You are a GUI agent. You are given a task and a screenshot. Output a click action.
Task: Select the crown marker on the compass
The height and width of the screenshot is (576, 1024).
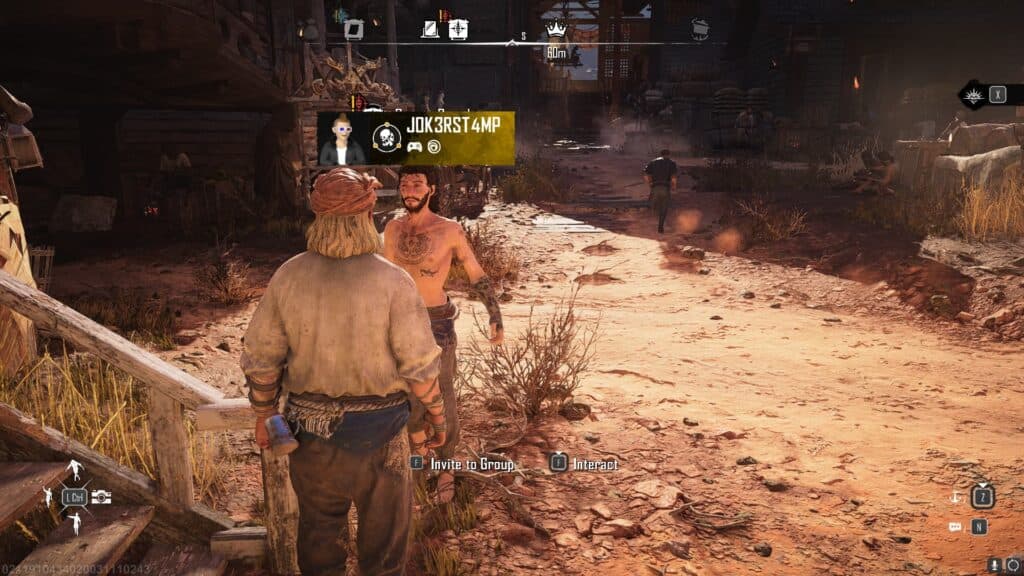coord(556,29)
